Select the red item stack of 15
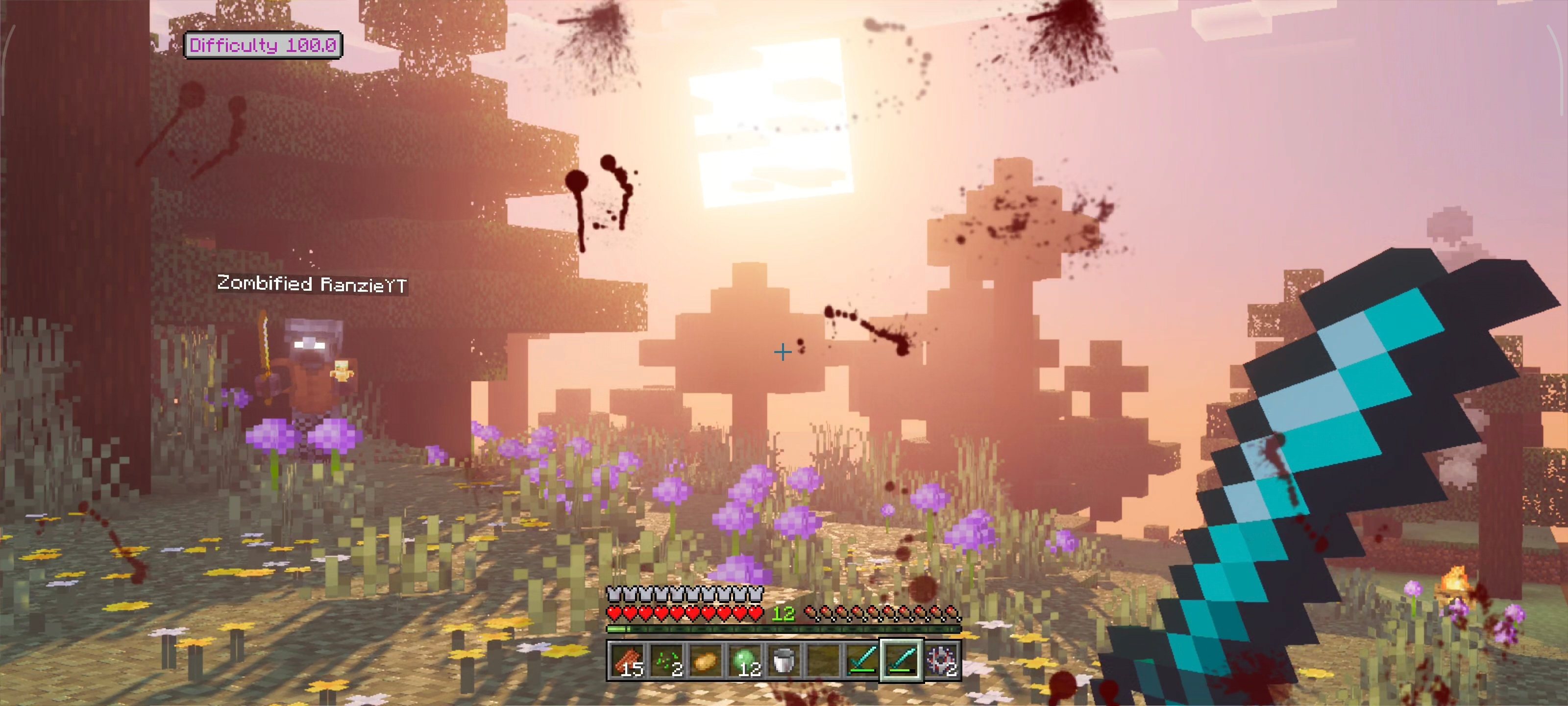 point(627,660)
